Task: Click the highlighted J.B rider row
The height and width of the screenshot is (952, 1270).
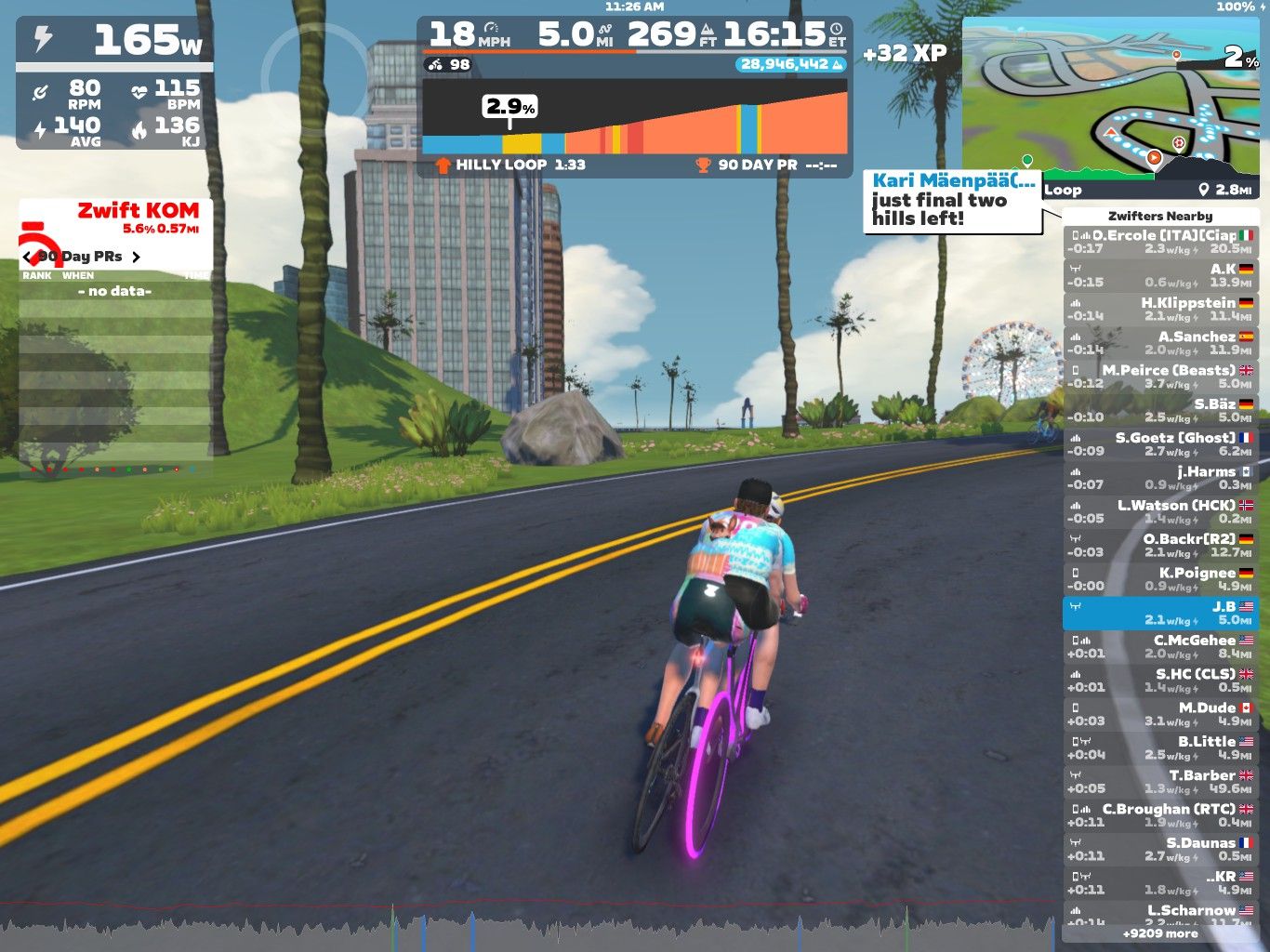Action: tap(1160, 613)
